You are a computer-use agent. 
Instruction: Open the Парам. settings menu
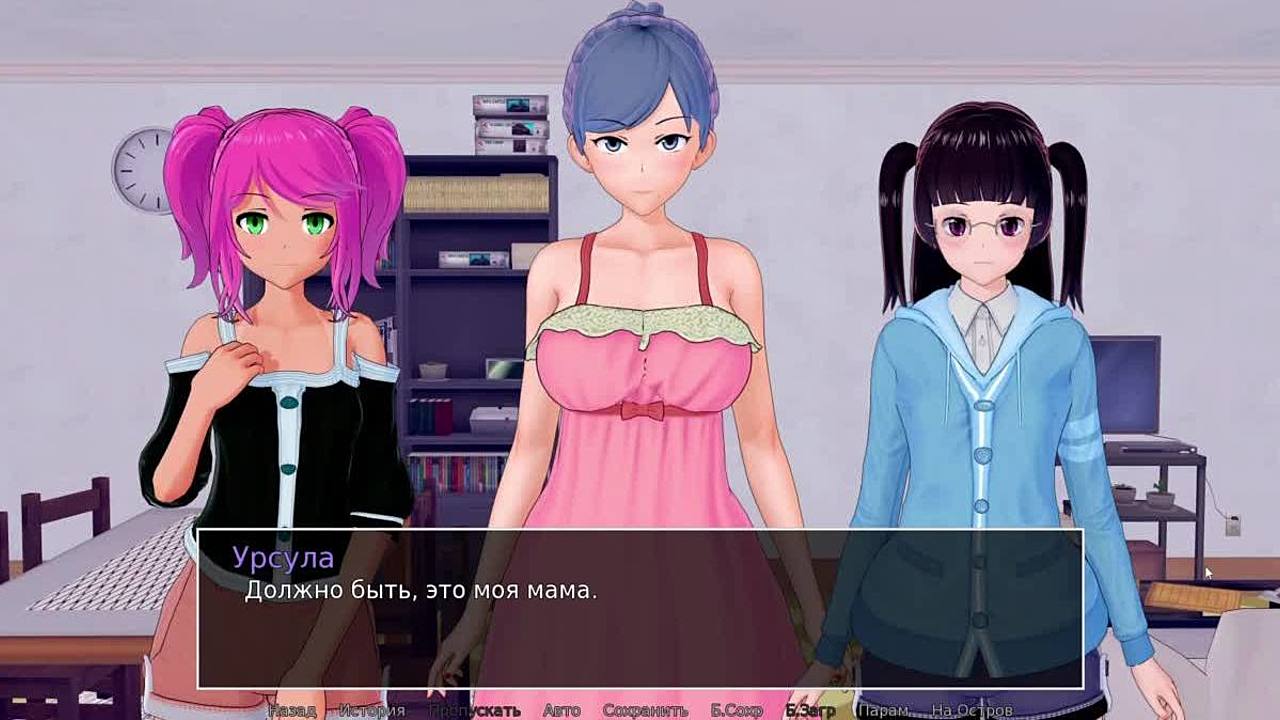[x=884, y=711]
